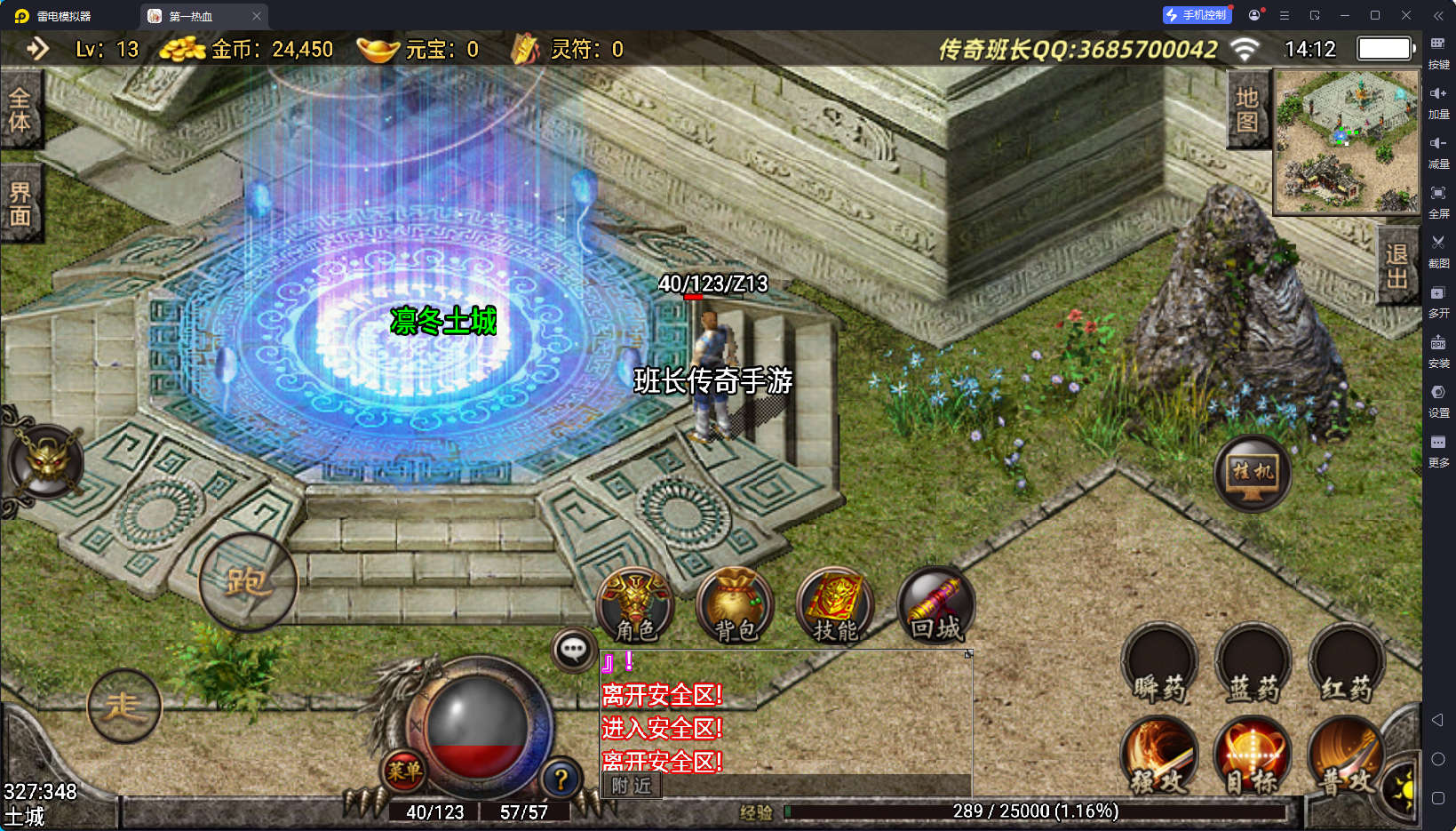The image size is (1456, 831).
Task: Close the 第一热血 emulator tab
Action: tap(257, 16)
